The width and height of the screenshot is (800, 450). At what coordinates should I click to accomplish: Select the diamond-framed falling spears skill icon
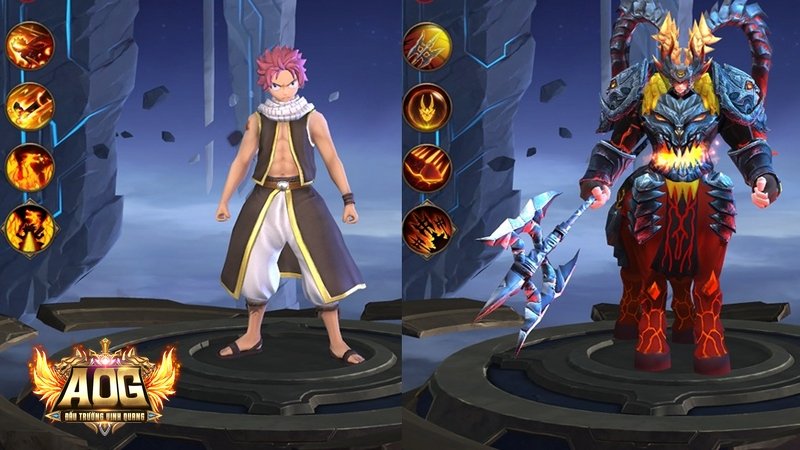(x=427, y=231)
